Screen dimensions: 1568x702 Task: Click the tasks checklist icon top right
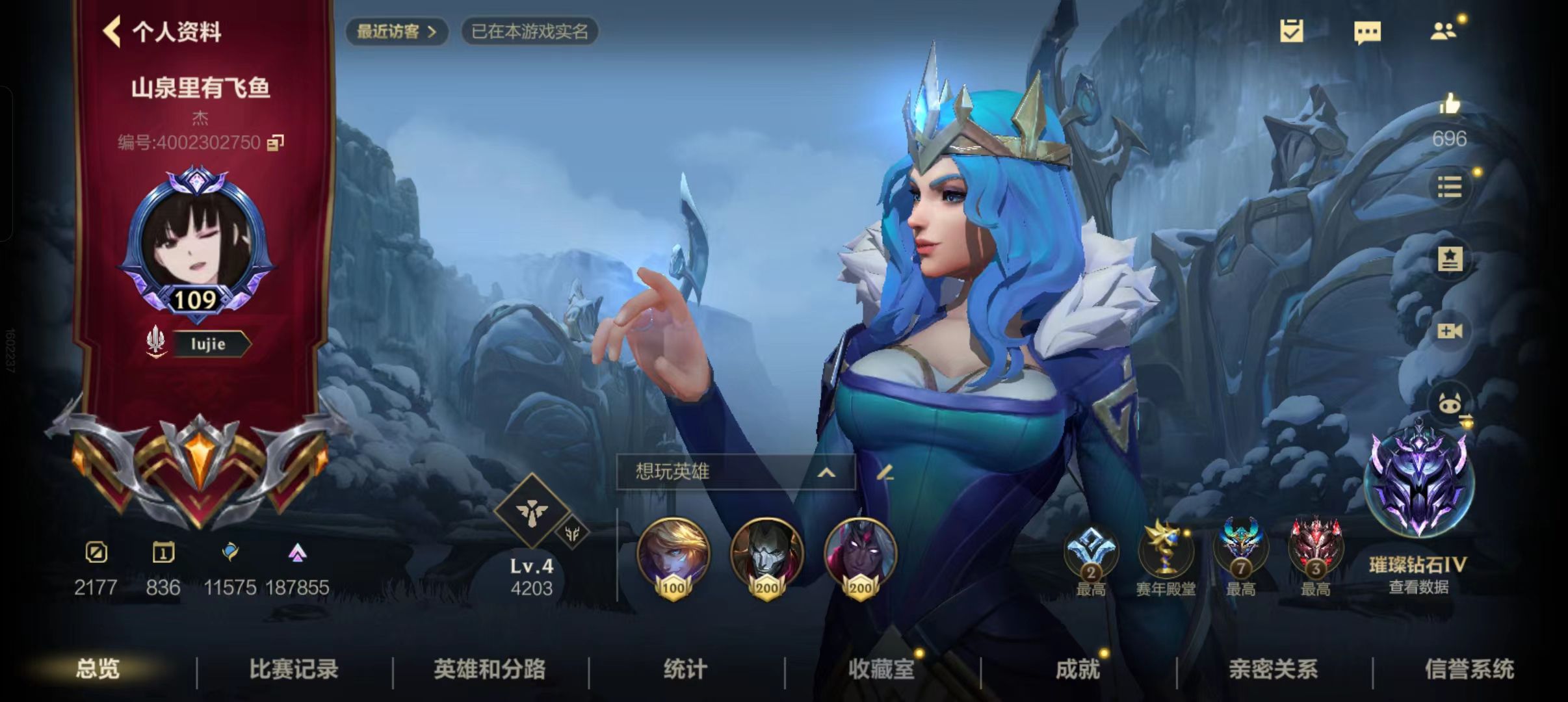(x=1290, y=31)
